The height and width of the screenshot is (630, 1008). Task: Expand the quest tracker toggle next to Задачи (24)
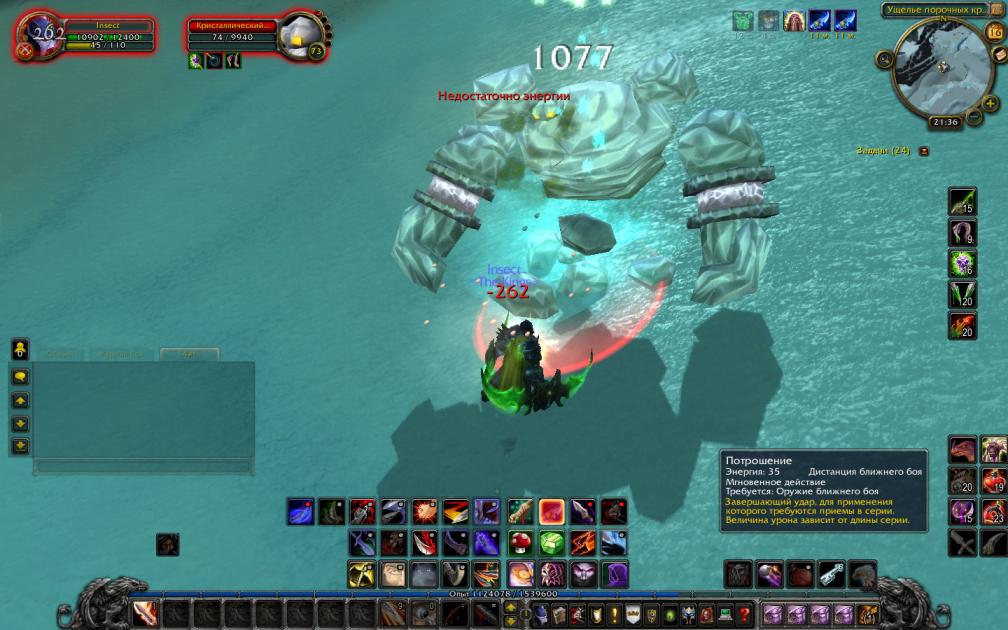[x=924, y=151]
